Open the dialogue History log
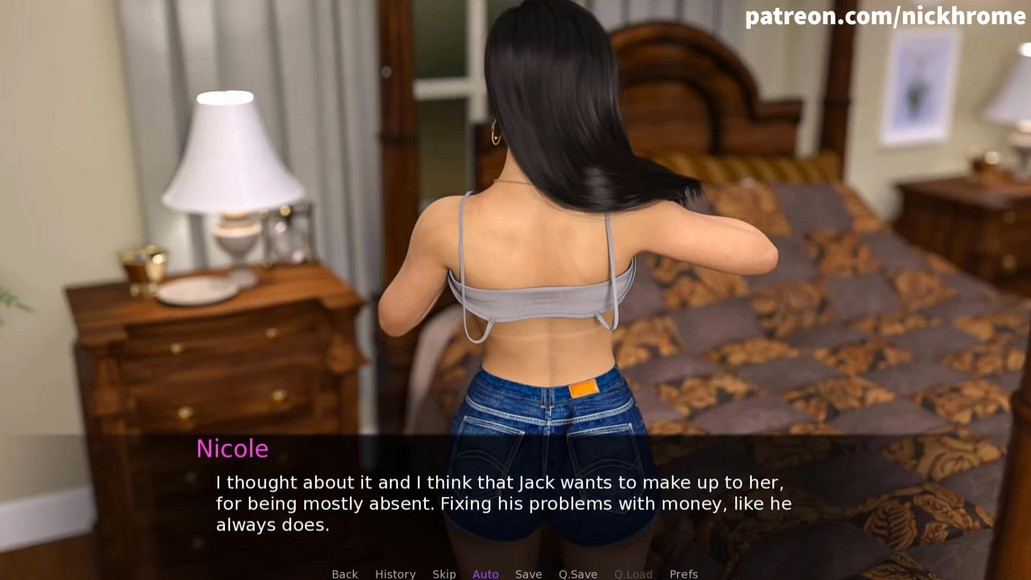Viewport: 1031px width, 580px height. [x=395, y=574]
